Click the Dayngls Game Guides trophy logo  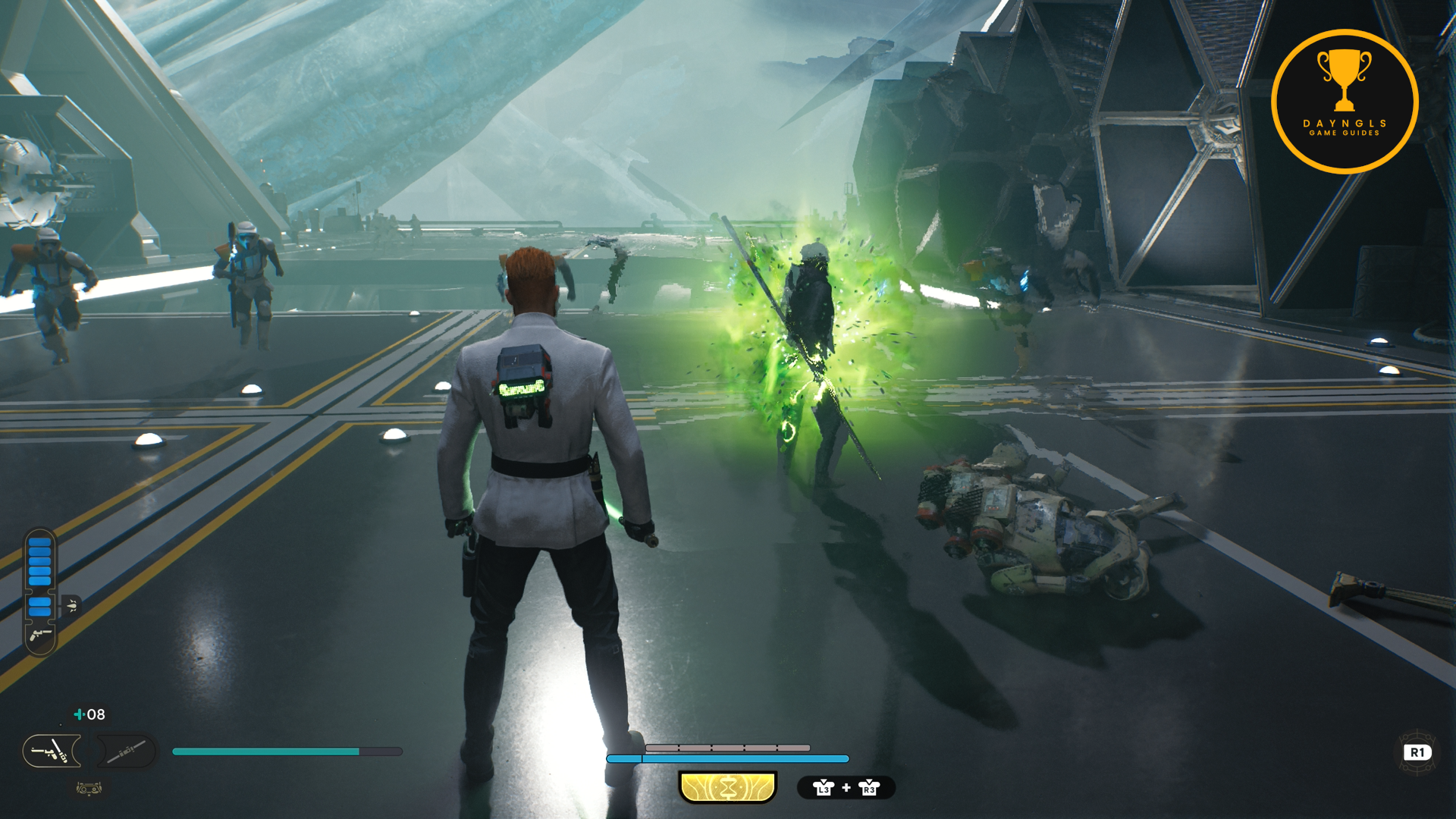click(x=1345, y=102)
